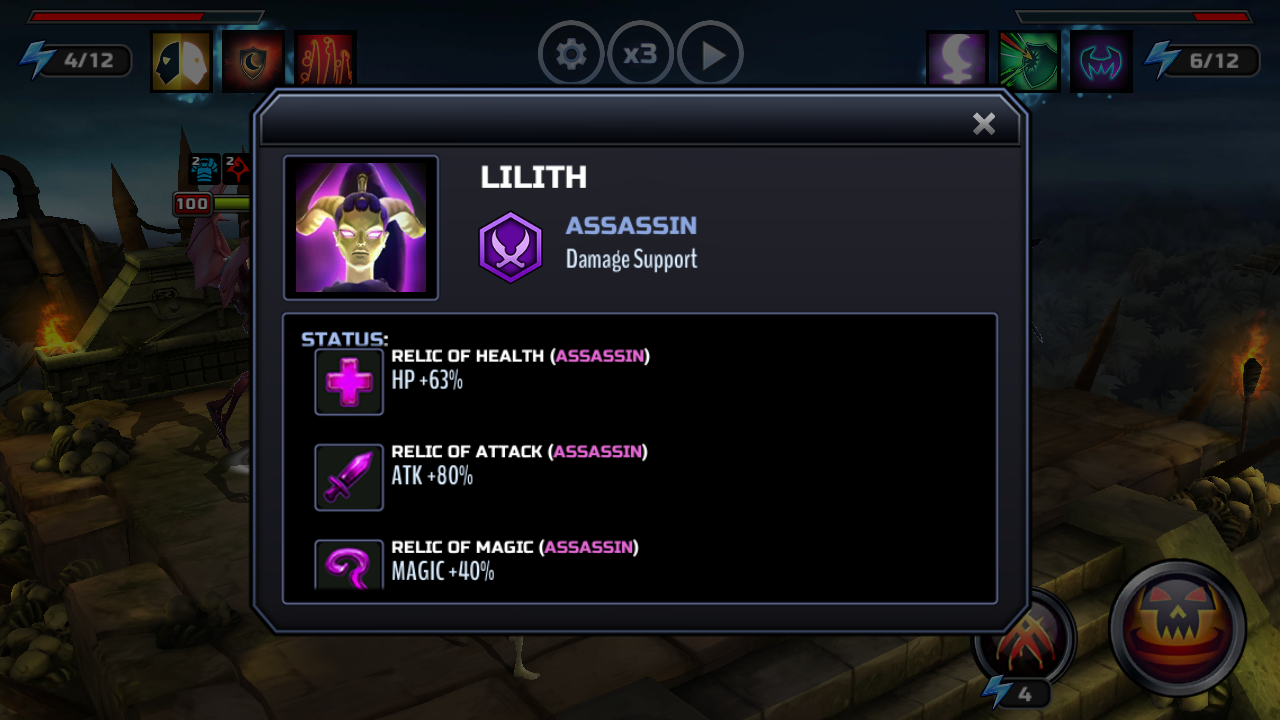Select the crescent moon shield icon
Image resolution: width=1280 pixels, height=720 pixels.
tap(253, 62)
